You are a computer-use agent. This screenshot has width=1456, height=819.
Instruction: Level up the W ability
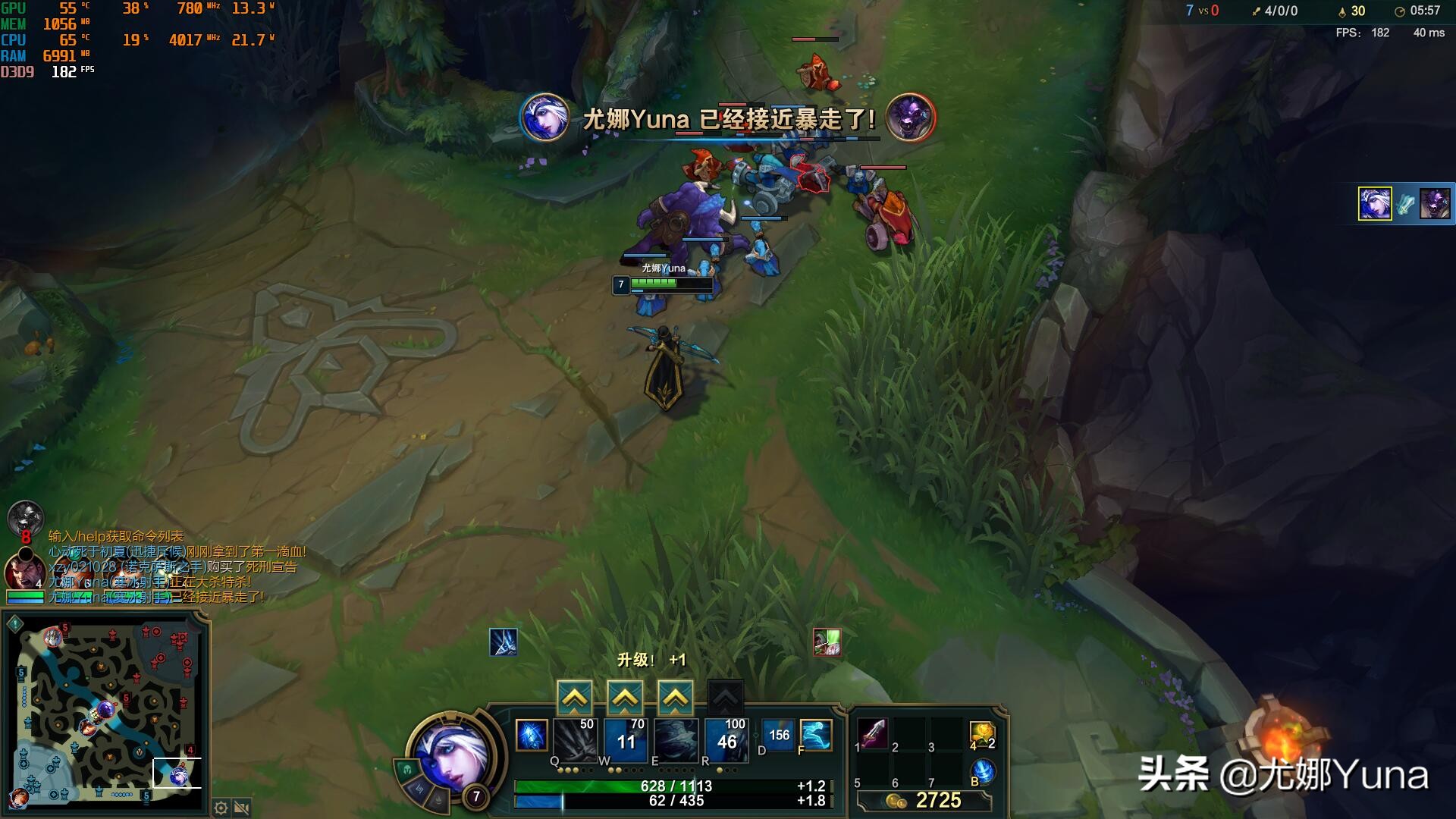coord(625,697)
